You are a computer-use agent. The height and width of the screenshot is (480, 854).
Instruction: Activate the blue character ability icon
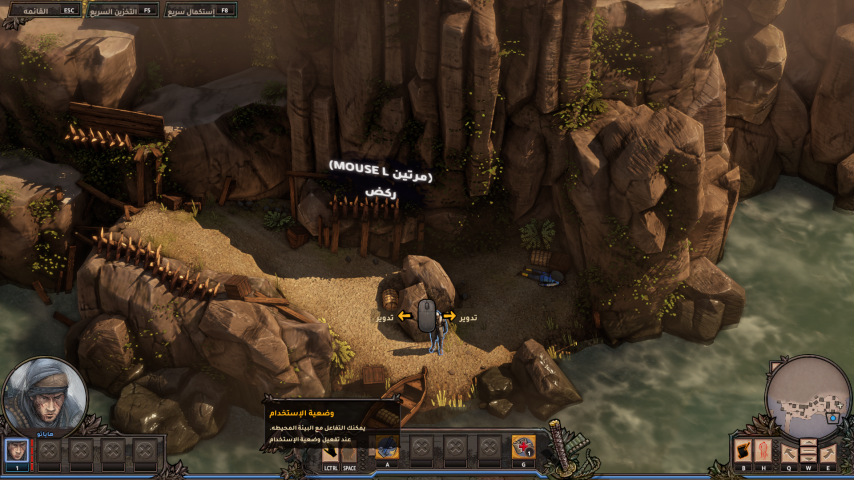coord(388,449)
